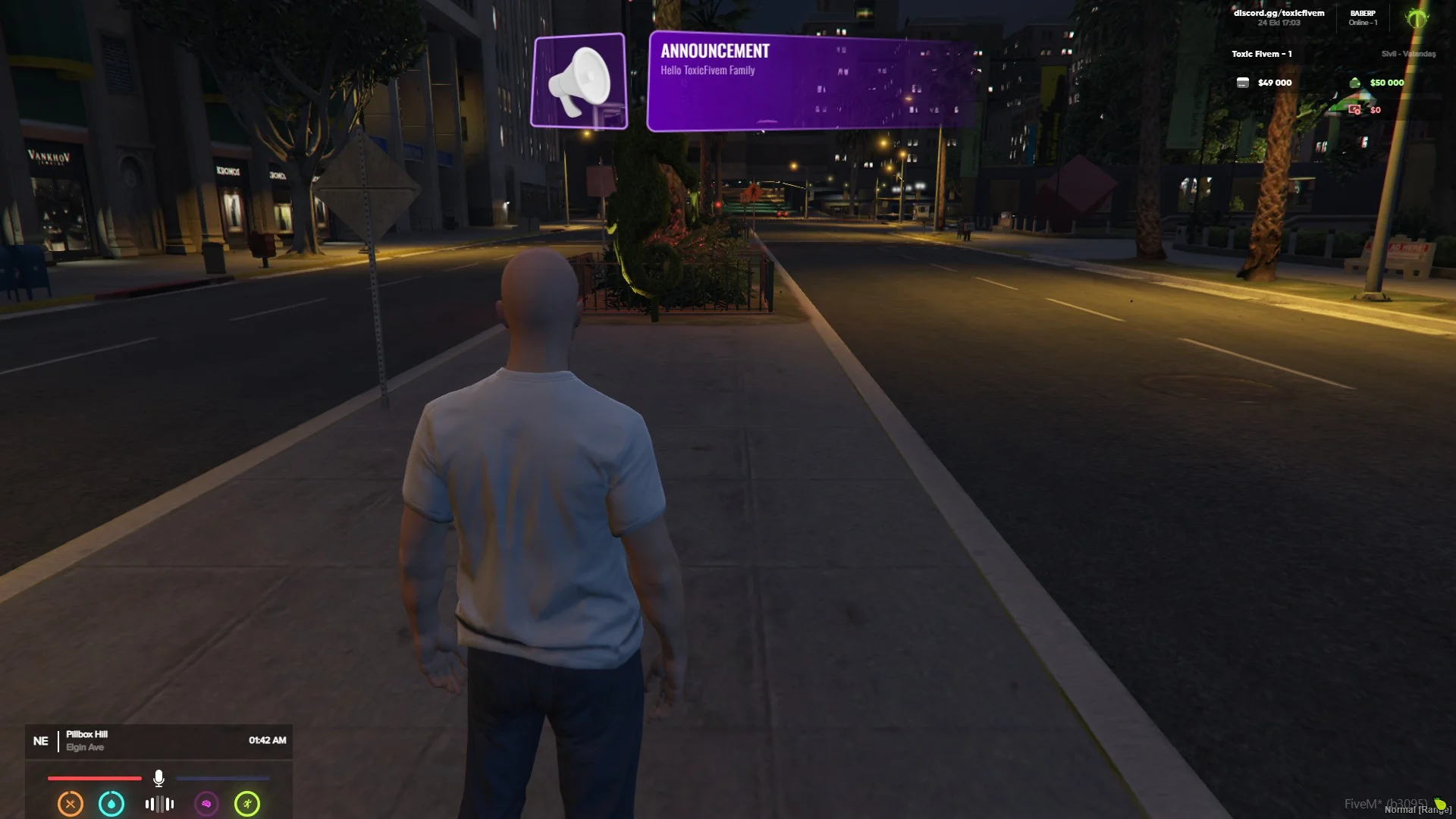The height and width of the screenshot is (819, 1456).
Task: Click the megaphone announcement icon
Action: click(579, 81)
